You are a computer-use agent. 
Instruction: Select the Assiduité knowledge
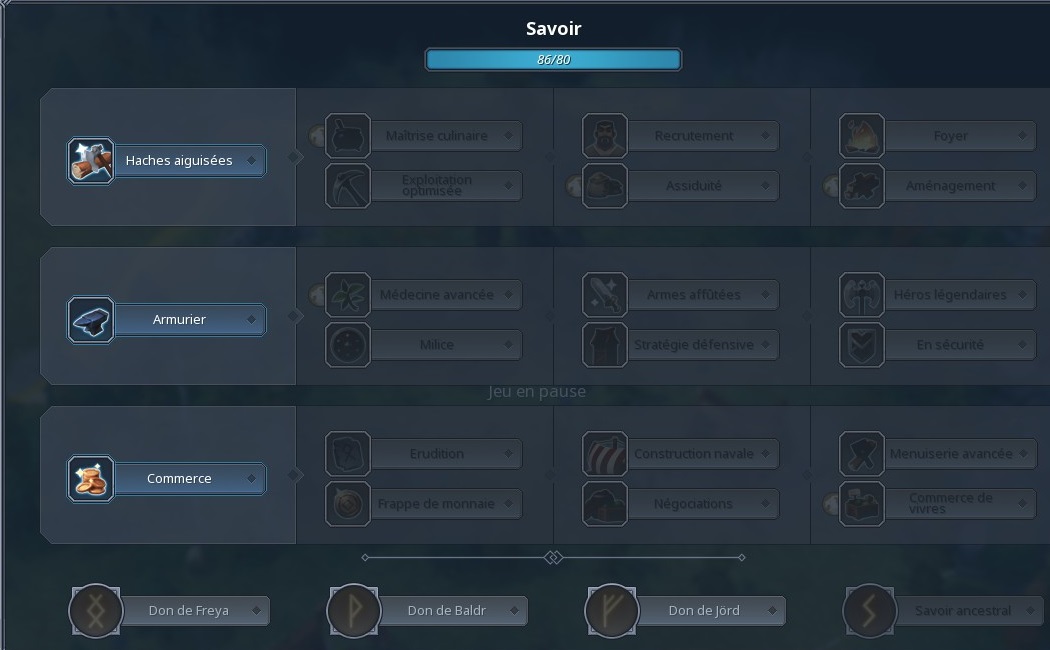(x=692, y=185)
